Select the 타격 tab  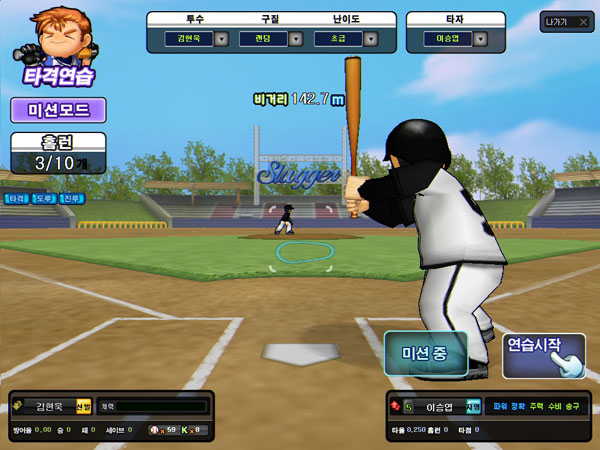pos(17,199)
